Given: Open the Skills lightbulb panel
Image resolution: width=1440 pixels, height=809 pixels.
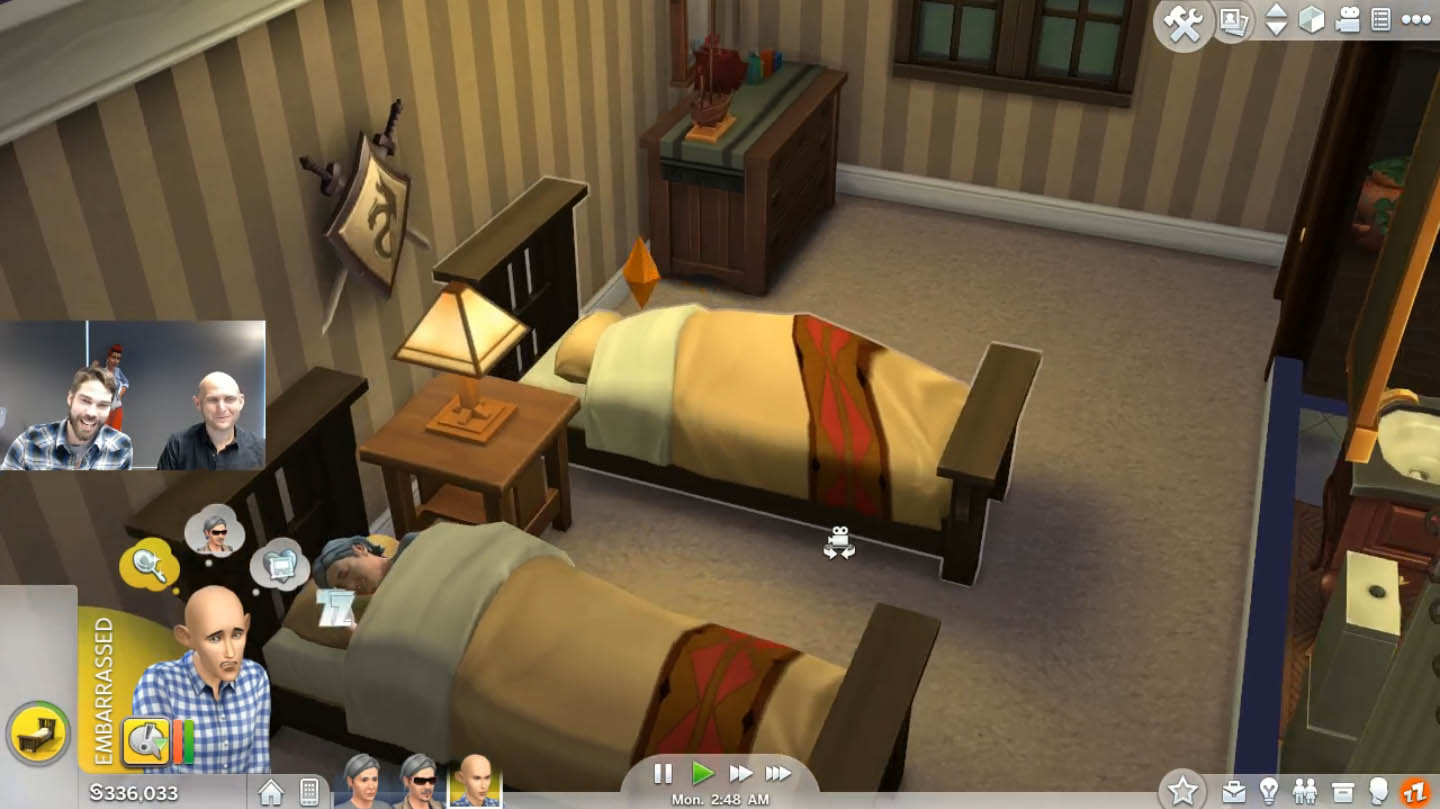Looking at the screenshot, I should click(1270, 790).
